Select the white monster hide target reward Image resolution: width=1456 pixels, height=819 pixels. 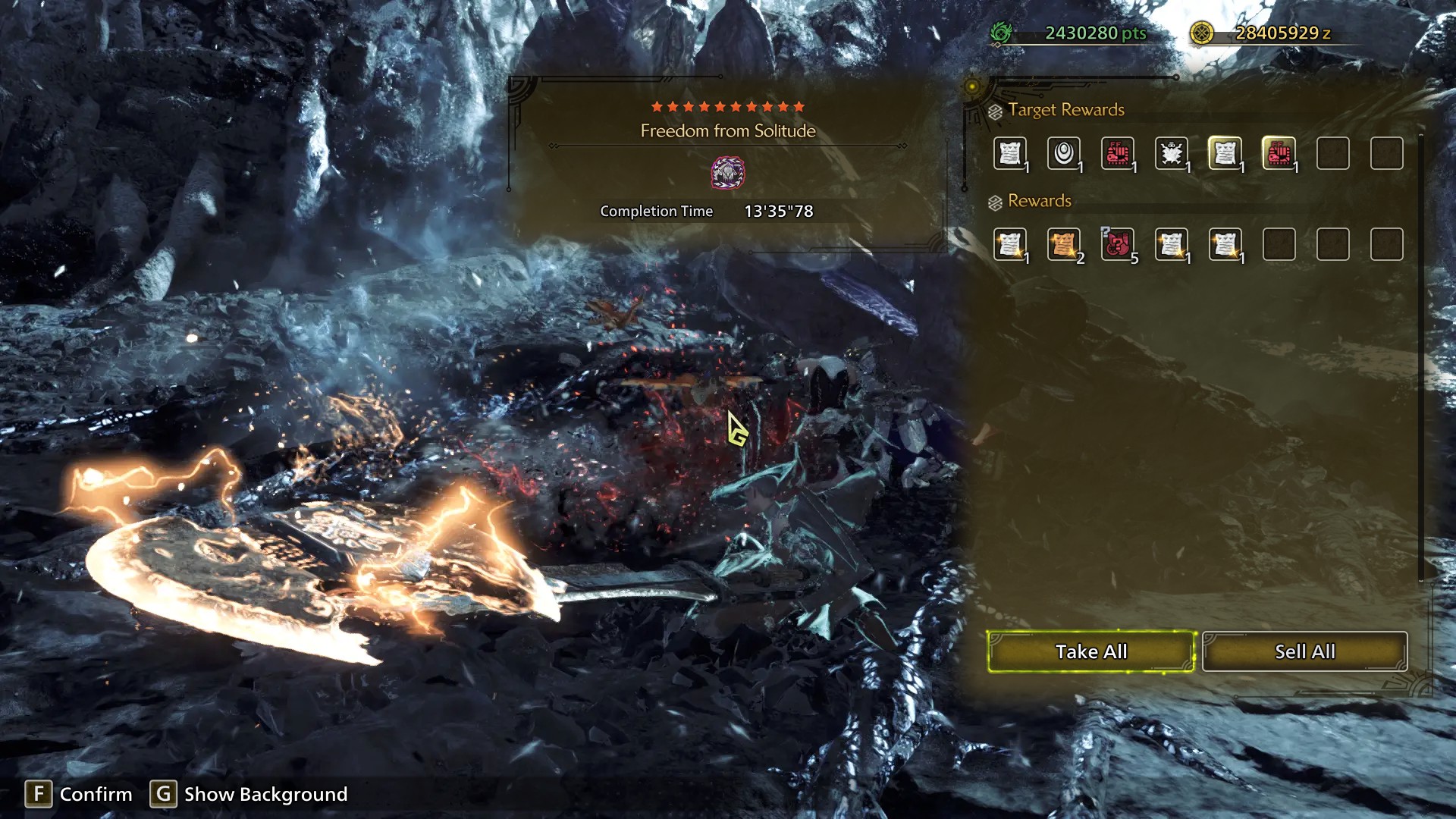(x=1172, y=154)
